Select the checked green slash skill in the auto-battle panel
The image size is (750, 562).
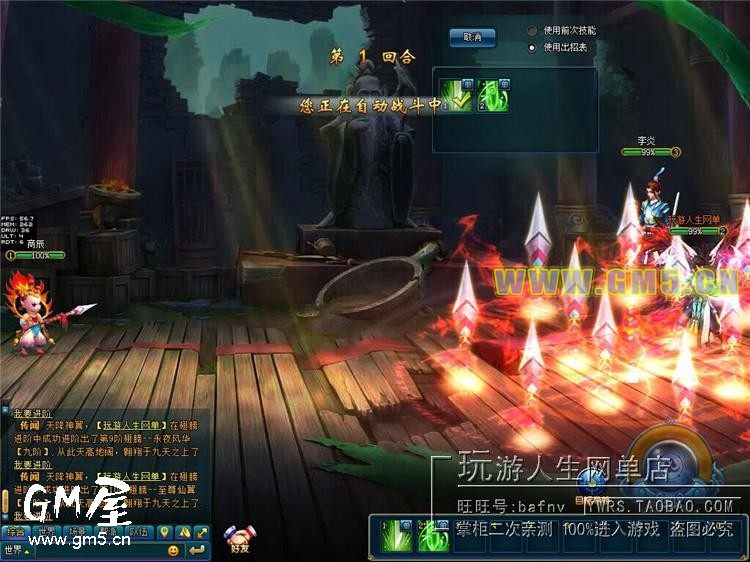click(456, 95)
